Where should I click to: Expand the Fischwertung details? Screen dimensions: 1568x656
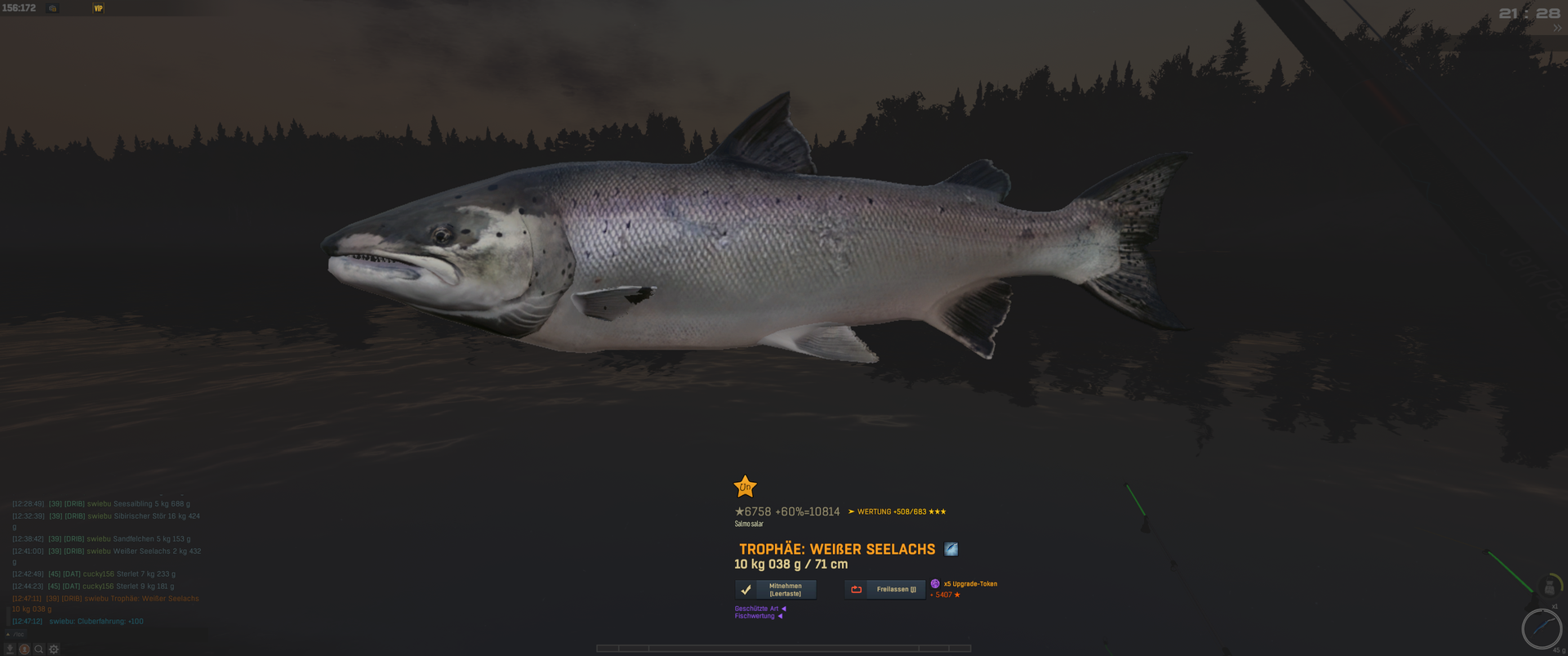tap(758, 616)
